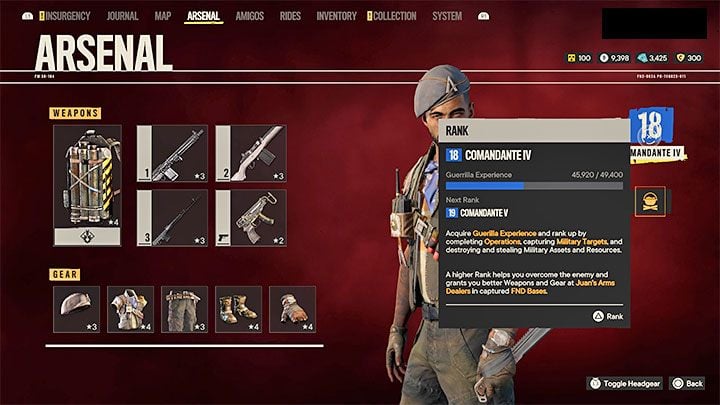
Task: Pick the sidearm weapon slot
Action: [x=250, y=218]
